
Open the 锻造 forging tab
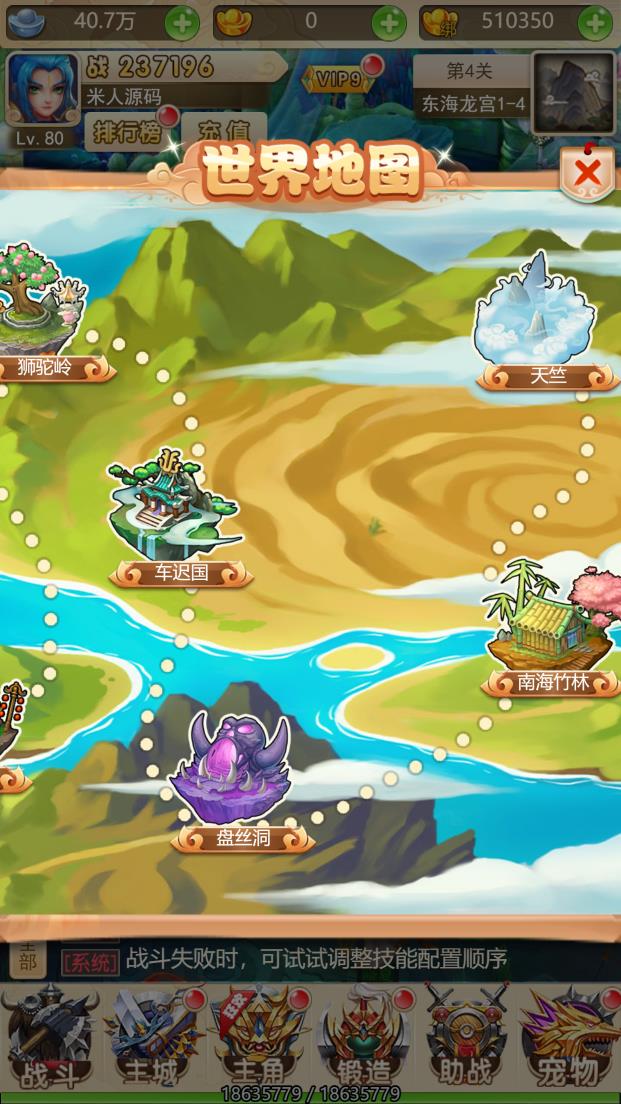tap(363, 1035)
